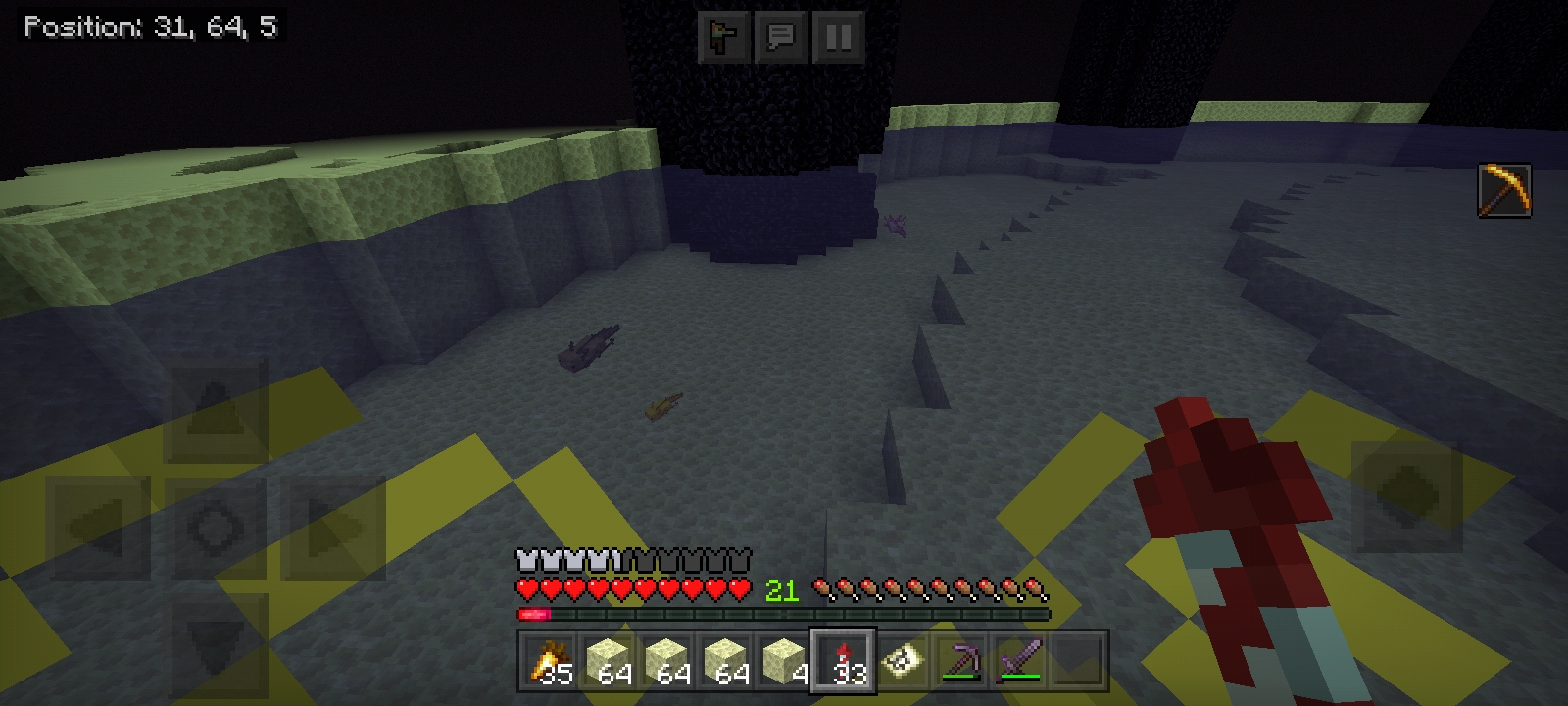The width and height of the screenshot is (1568, 706).
Task: Equip the netherite sword from the hotbar
Action: coord(1019,662)
